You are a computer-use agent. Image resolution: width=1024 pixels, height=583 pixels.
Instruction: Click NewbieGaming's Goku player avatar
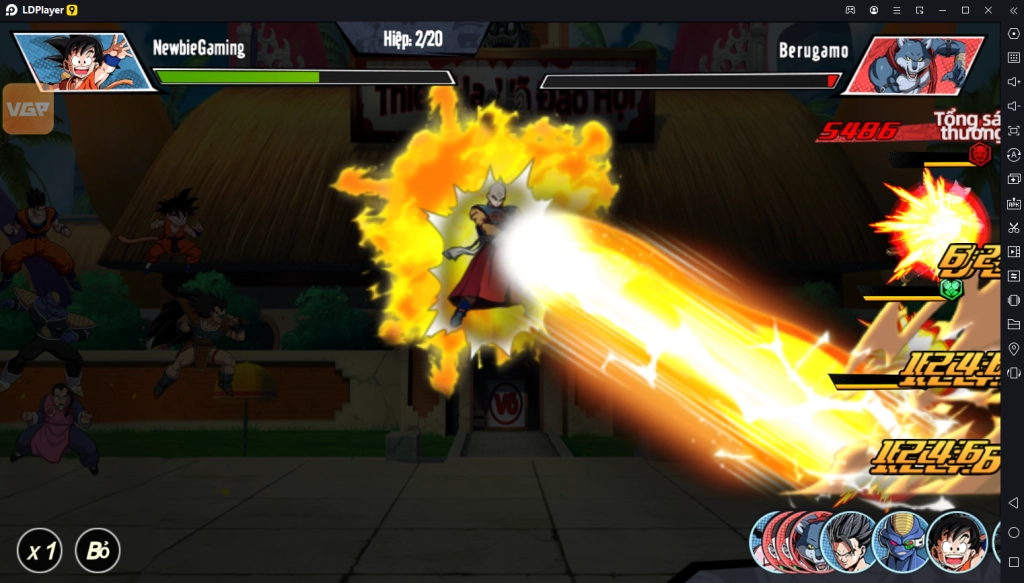85,62
